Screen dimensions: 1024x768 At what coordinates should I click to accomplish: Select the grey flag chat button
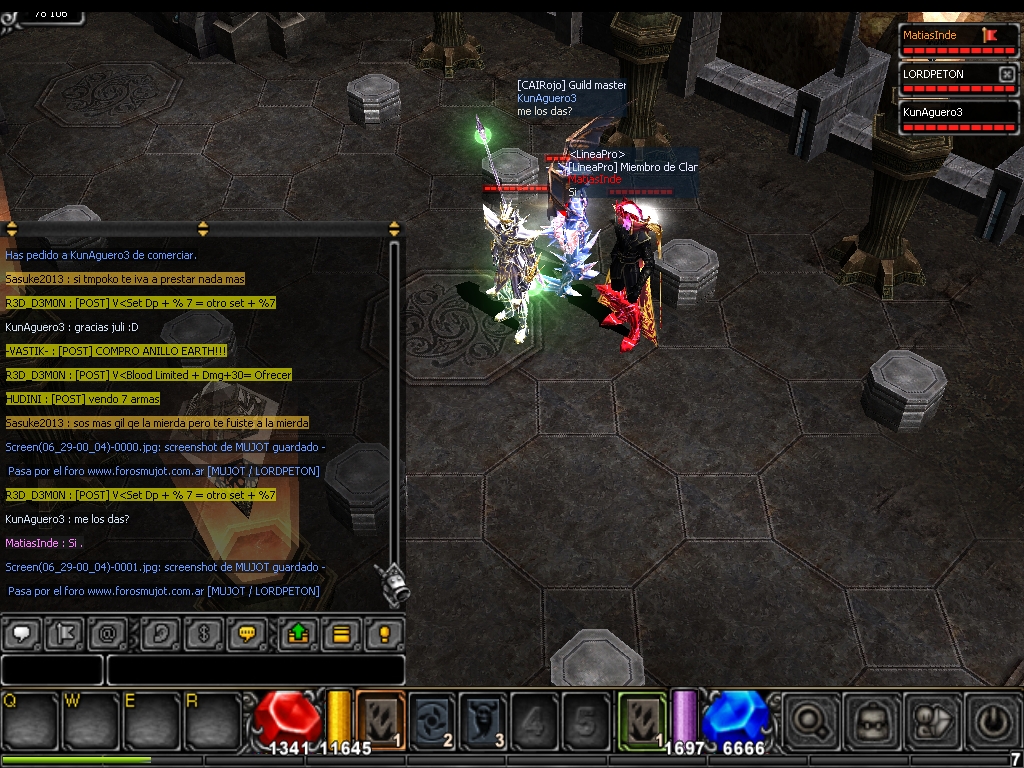(x=62, y=634)
